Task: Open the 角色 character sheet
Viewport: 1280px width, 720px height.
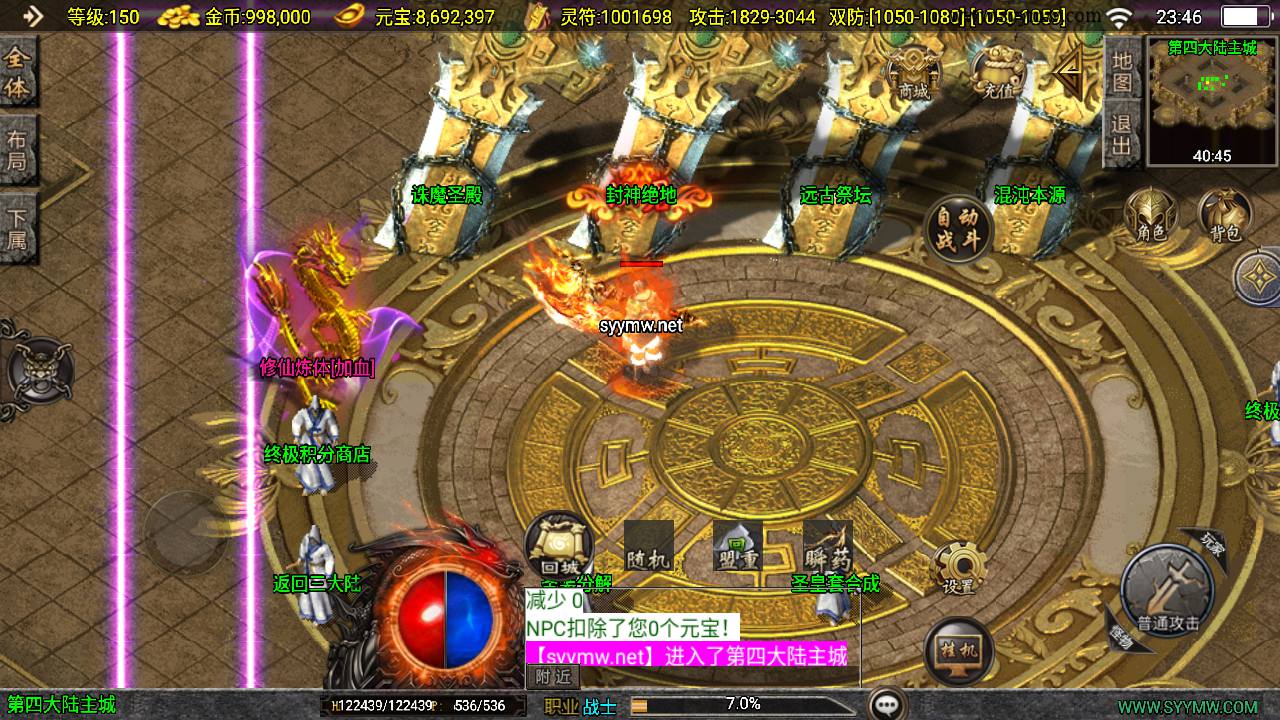Action: point(1151,216)
